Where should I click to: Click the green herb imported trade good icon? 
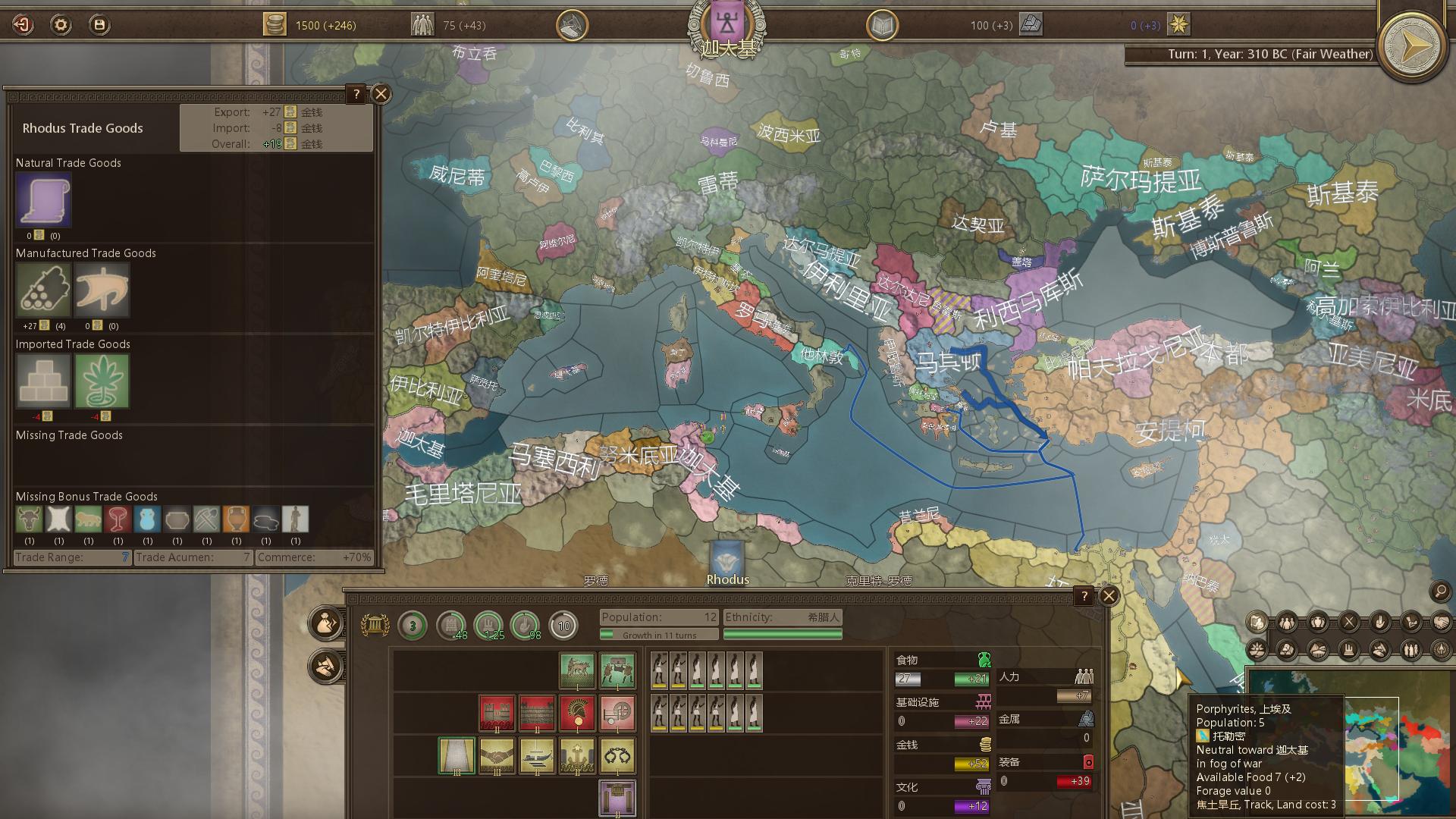click(x=102, y=381)
